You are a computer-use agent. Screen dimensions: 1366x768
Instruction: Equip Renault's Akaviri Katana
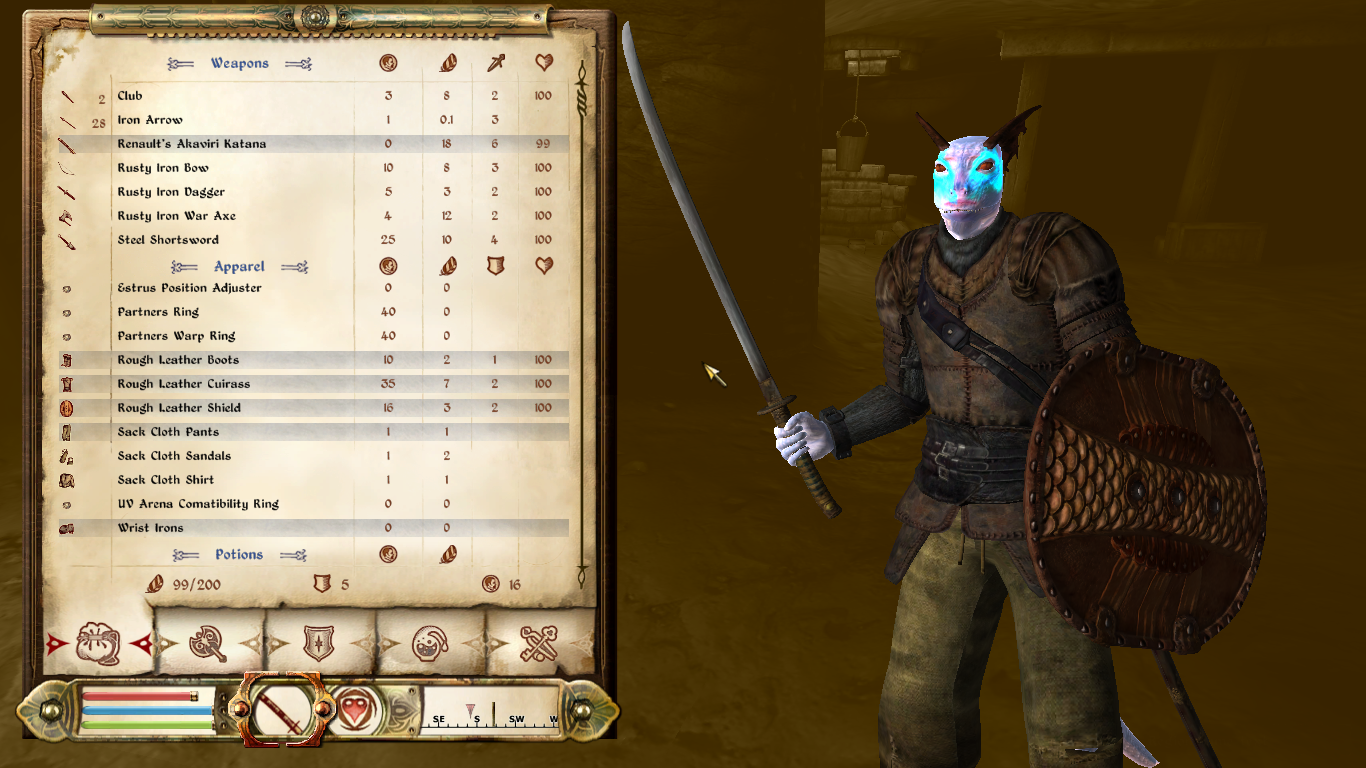point(191,144)
